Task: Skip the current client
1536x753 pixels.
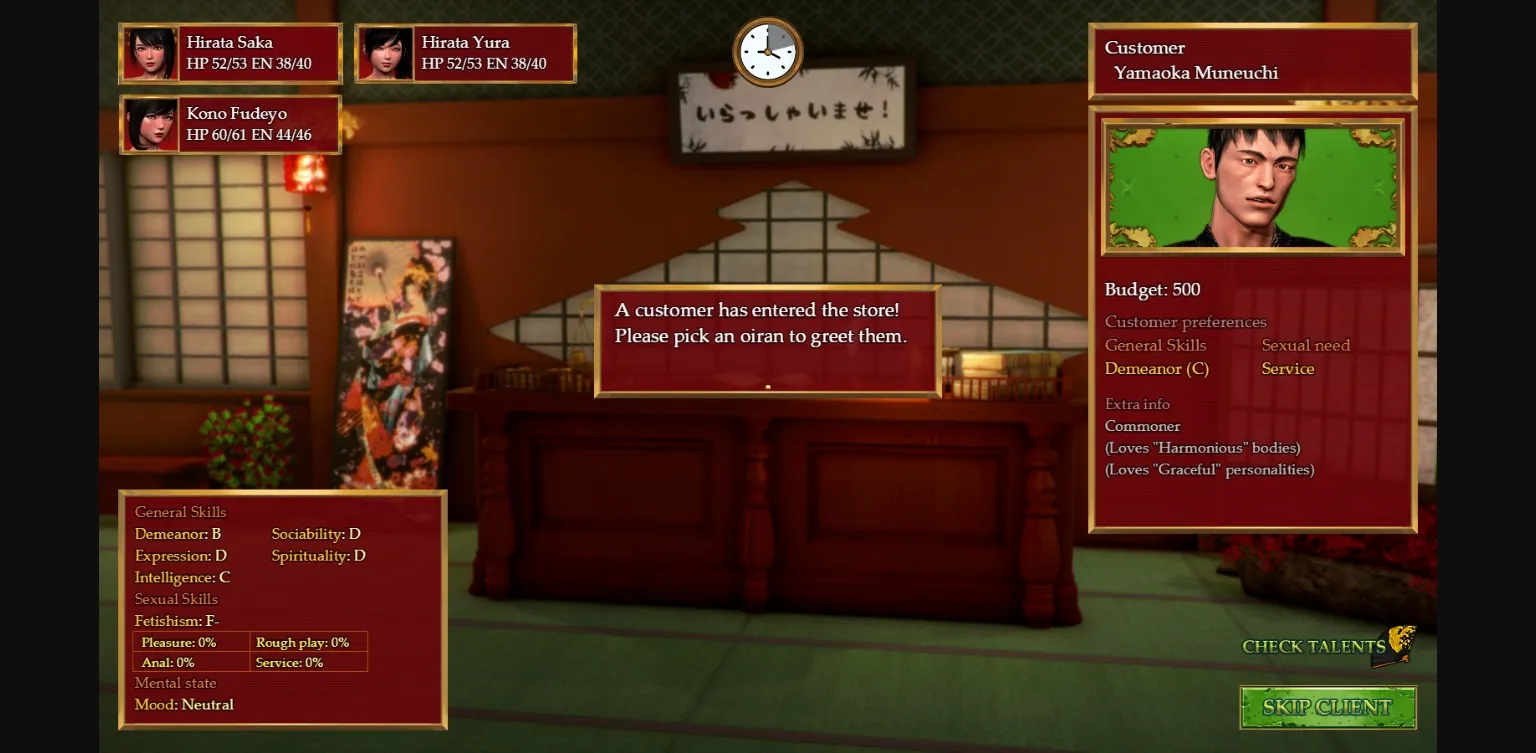Action: [x=1327, y=707]
